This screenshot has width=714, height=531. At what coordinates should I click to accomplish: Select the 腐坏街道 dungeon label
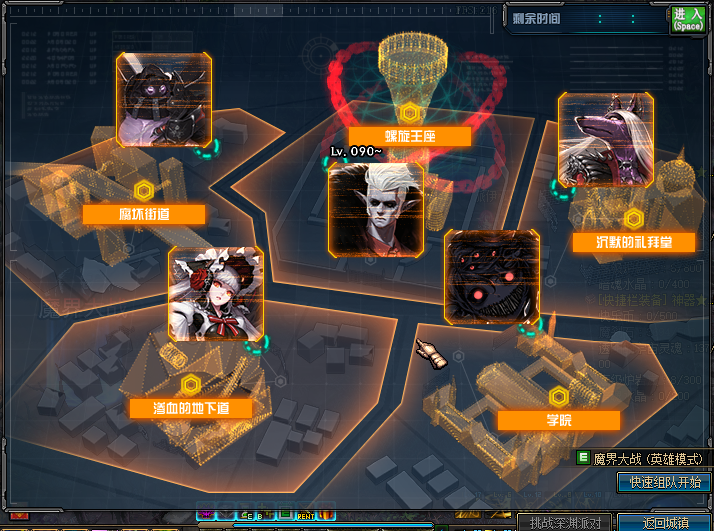point(144,215)
